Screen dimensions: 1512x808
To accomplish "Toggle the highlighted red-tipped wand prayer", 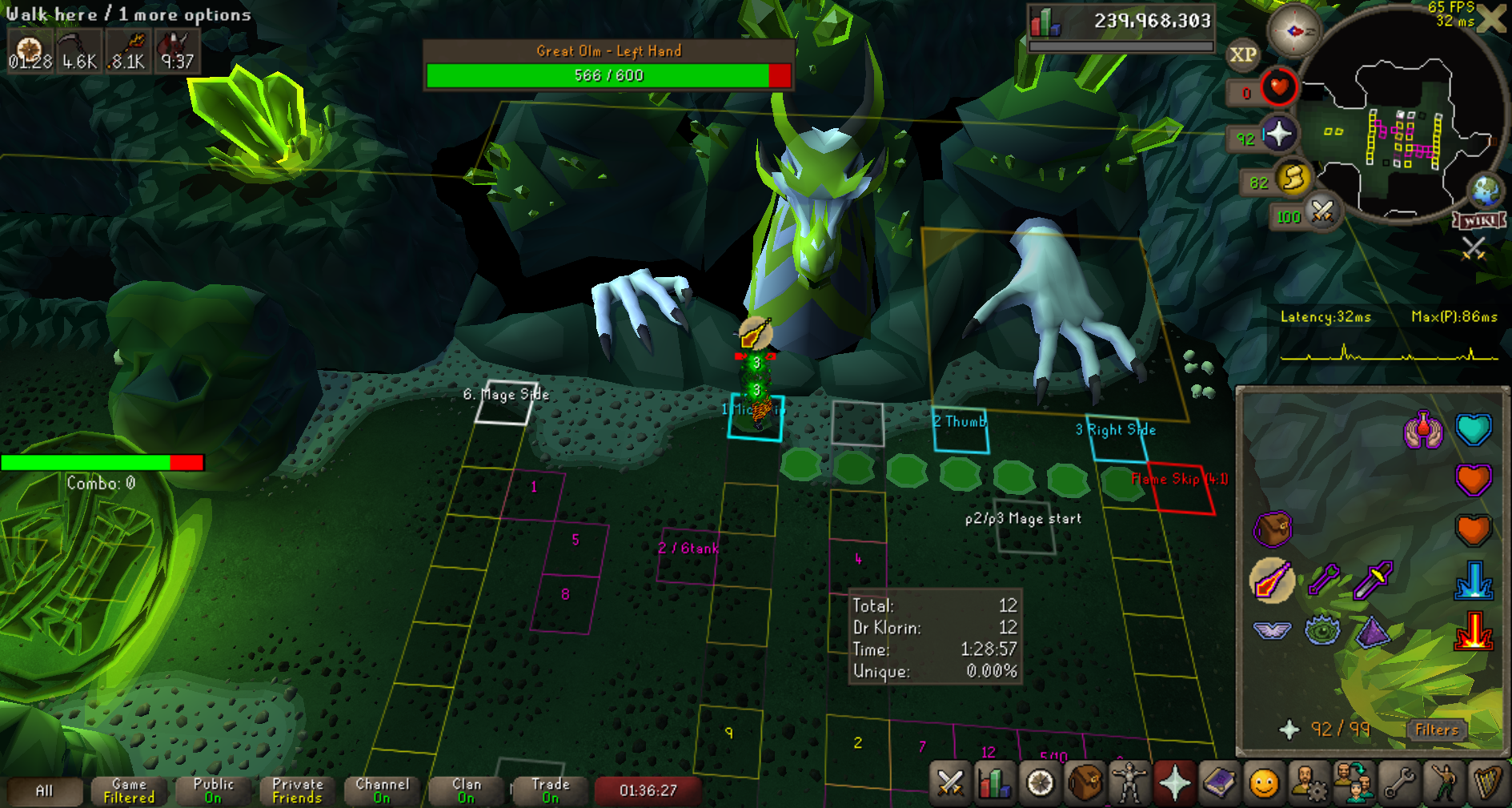I will tap(1272, 580).
